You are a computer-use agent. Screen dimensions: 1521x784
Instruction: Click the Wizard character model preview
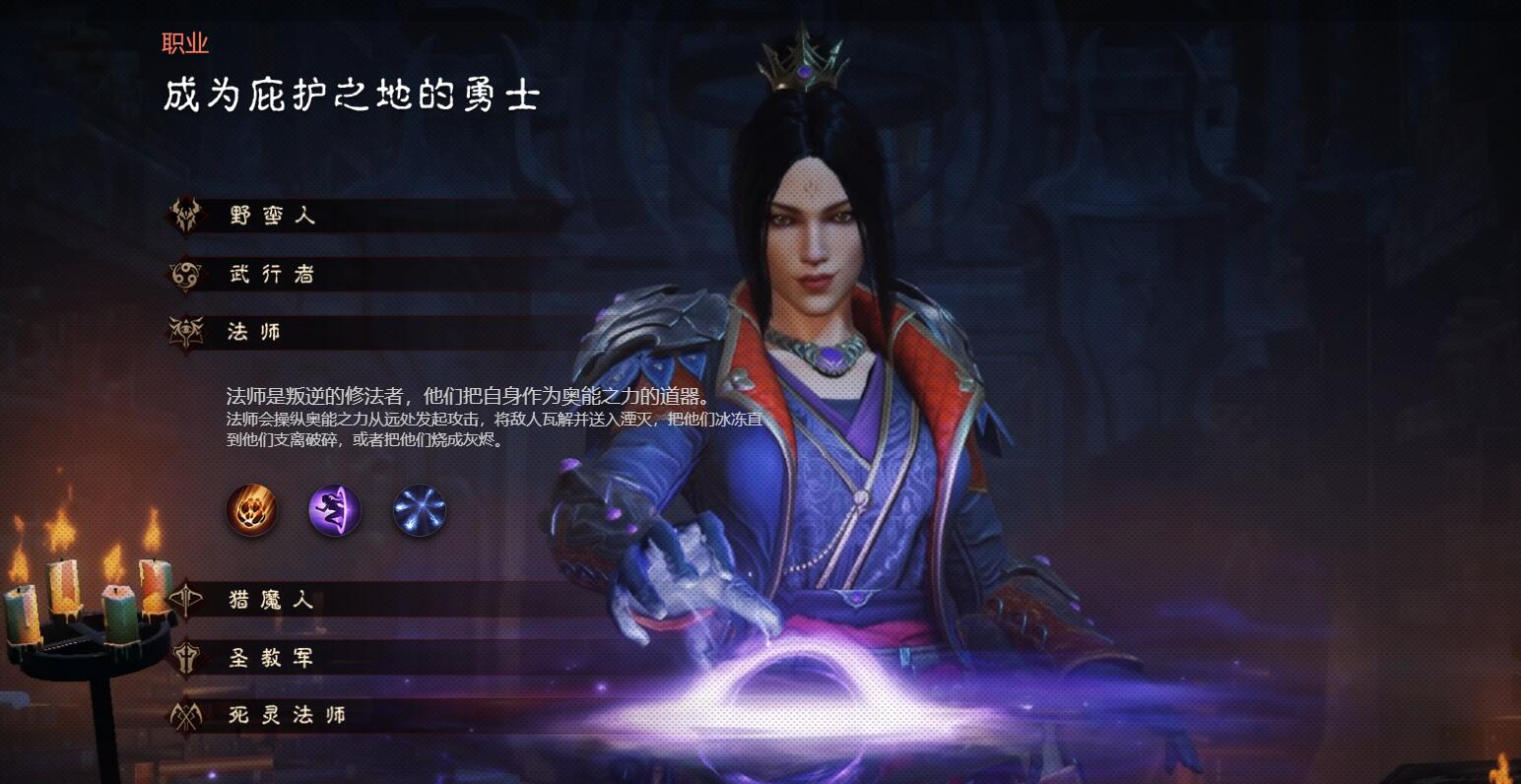click(818, 394)
